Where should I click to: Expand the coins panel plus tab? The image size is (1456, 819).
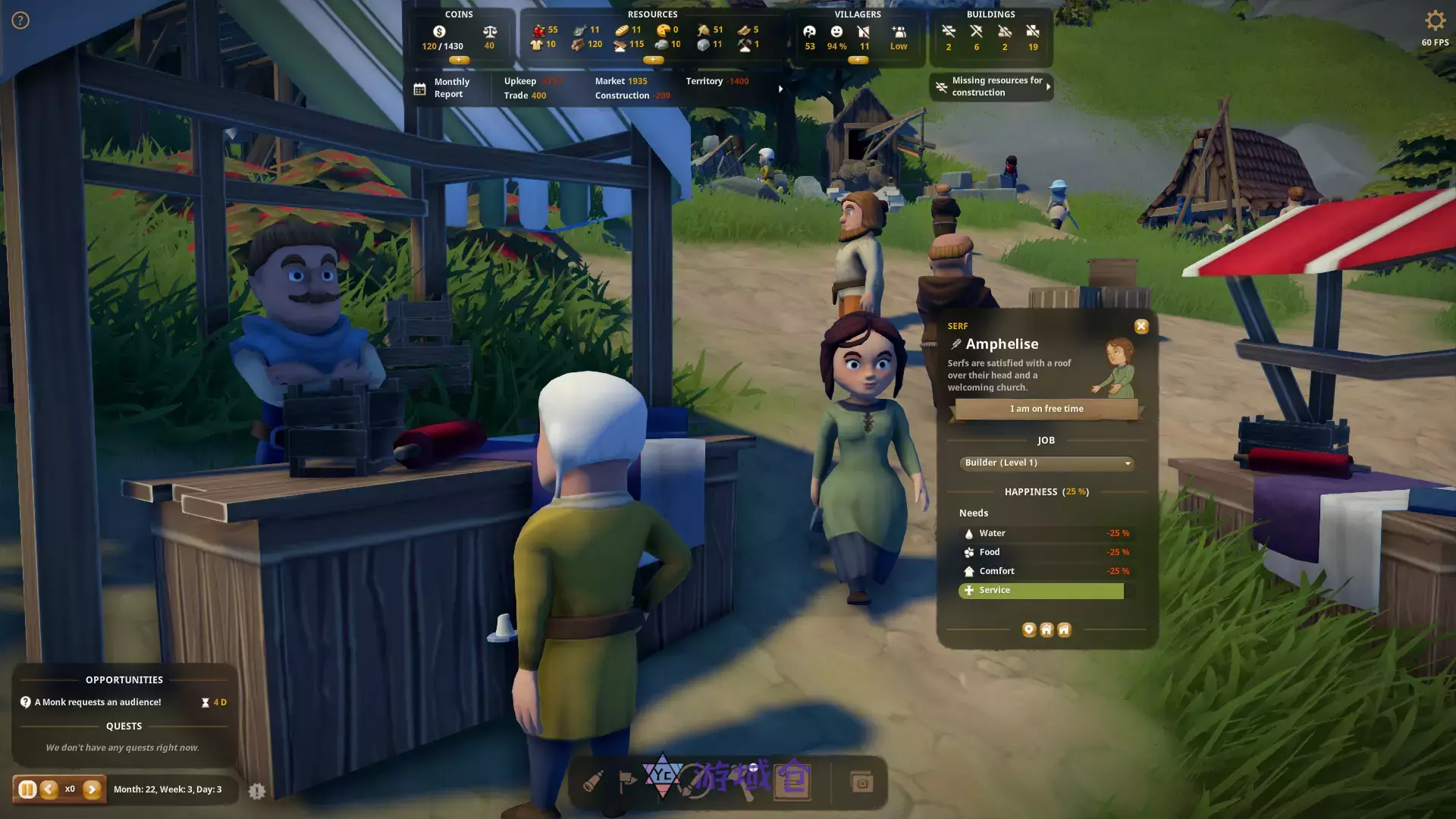point(459,60)
